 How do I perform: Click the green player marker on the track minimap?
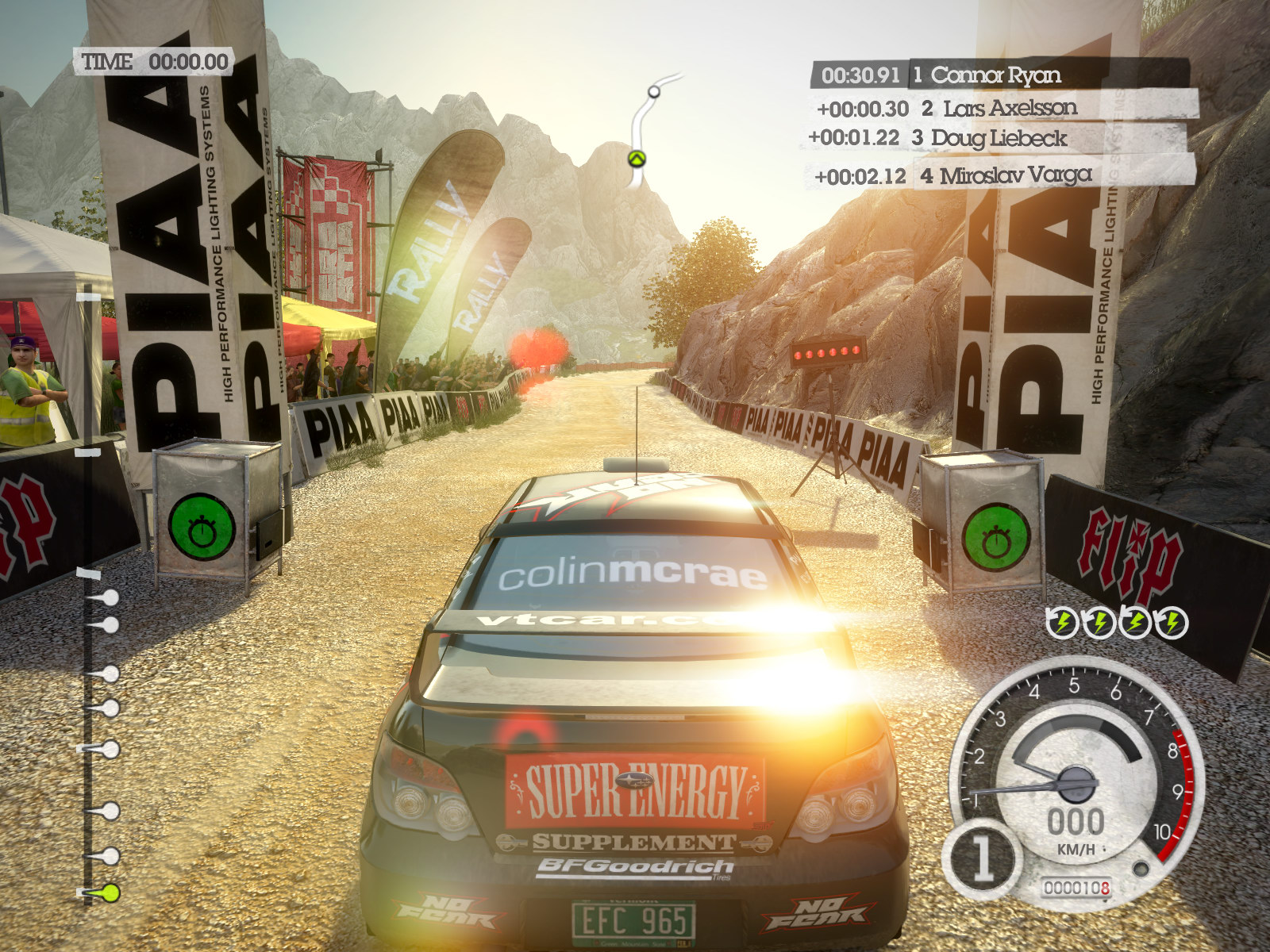[637, 159]
